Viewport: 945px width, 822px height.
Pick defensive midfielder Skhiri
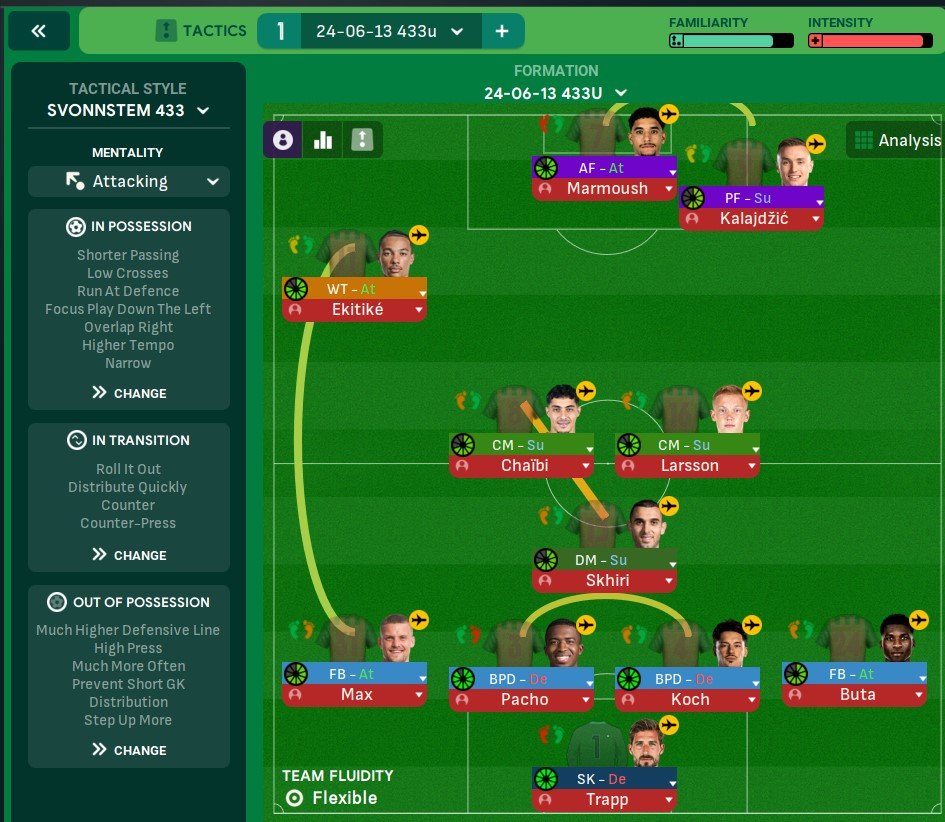(606, 580)
